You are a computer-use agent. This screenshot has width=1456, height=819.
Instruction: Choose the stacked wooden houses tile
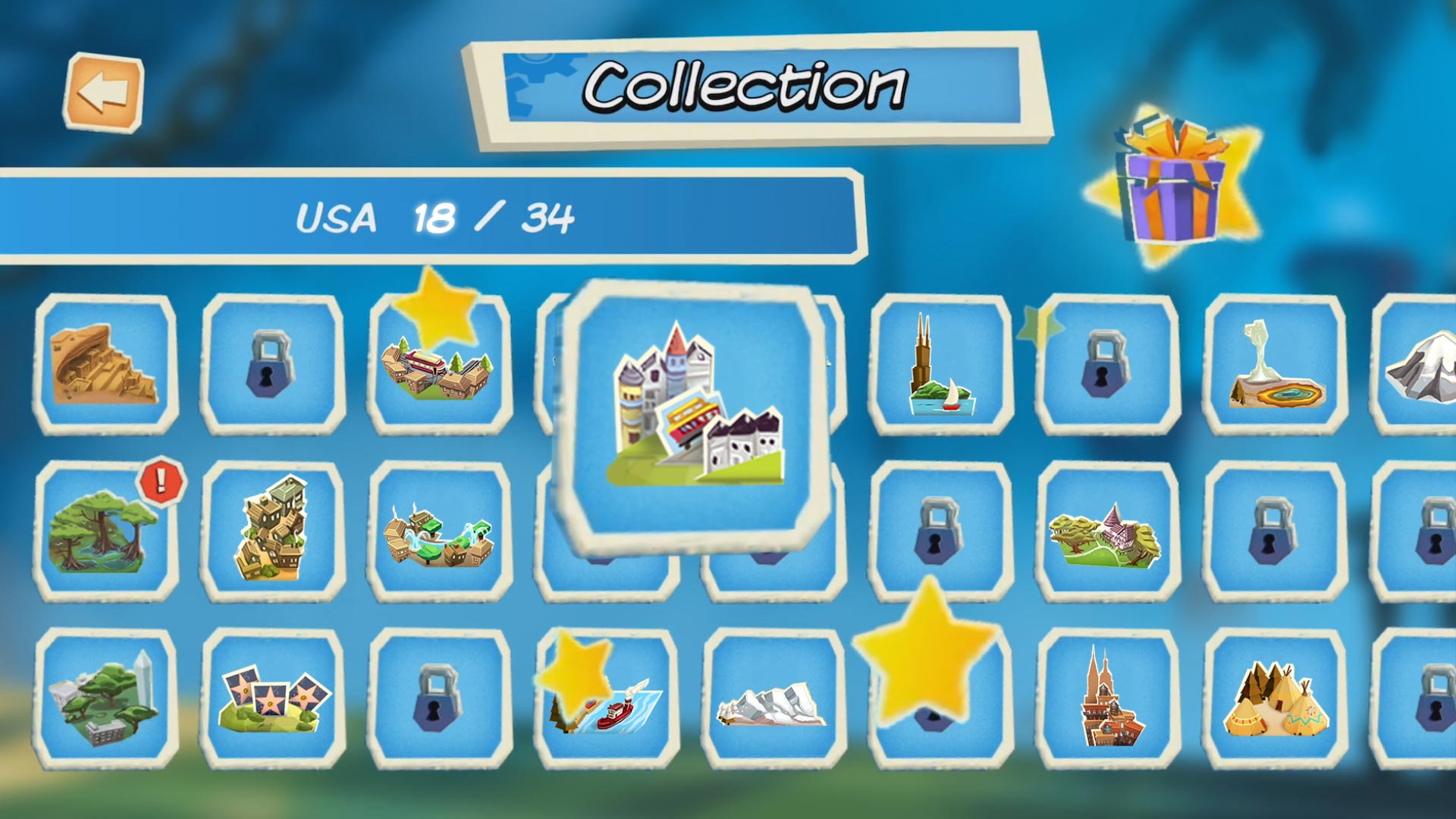coord(272,531)
